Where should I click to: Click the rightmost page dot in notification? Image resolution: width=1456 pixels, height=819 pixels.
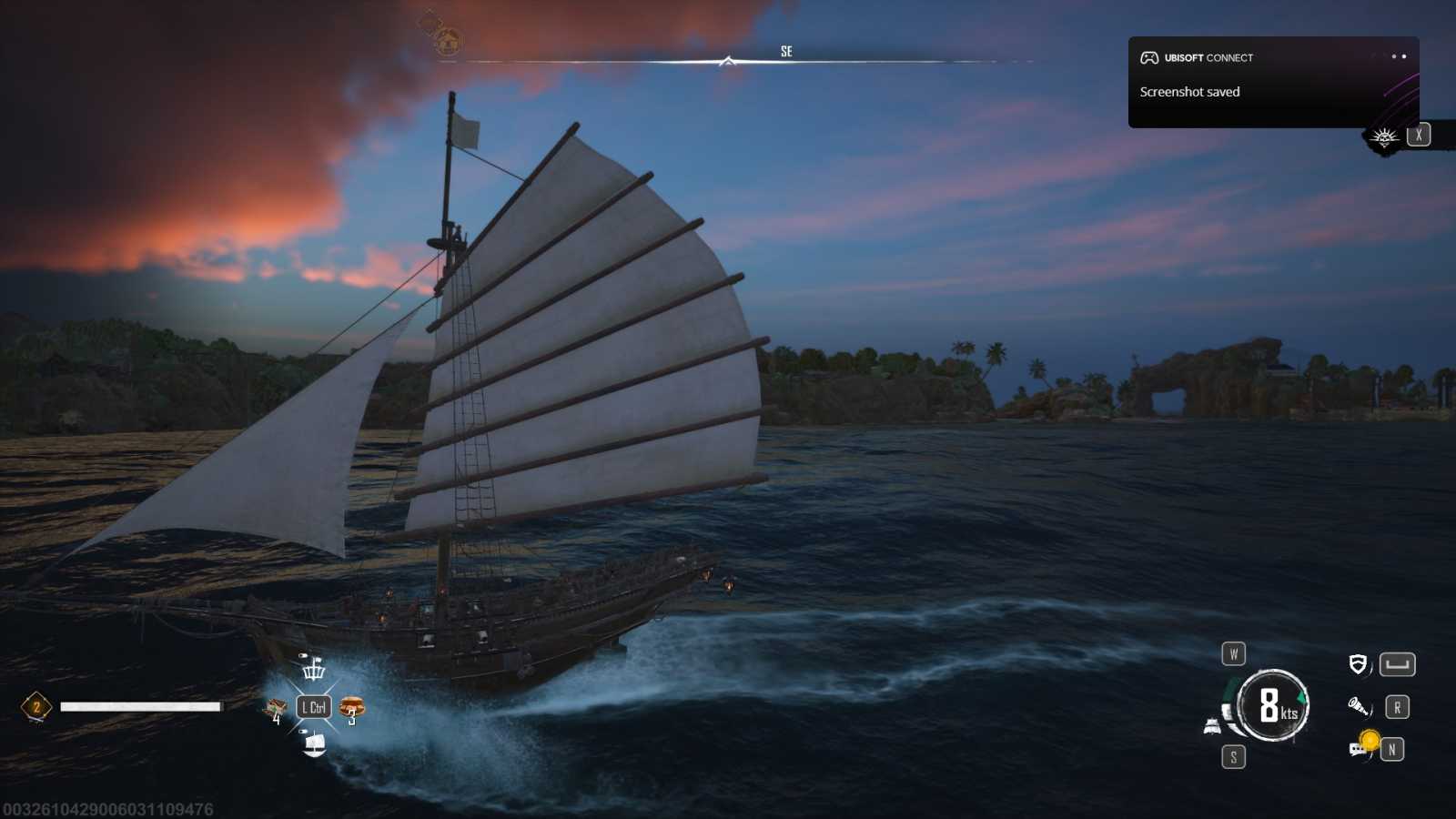[x=1404, y=56]
